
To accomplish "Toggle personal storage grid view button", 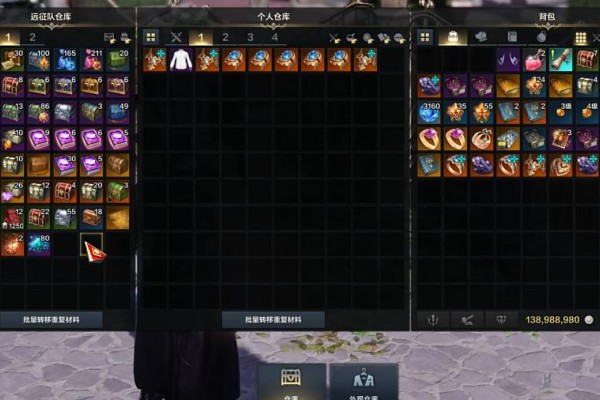I will (x=151, y=37).
